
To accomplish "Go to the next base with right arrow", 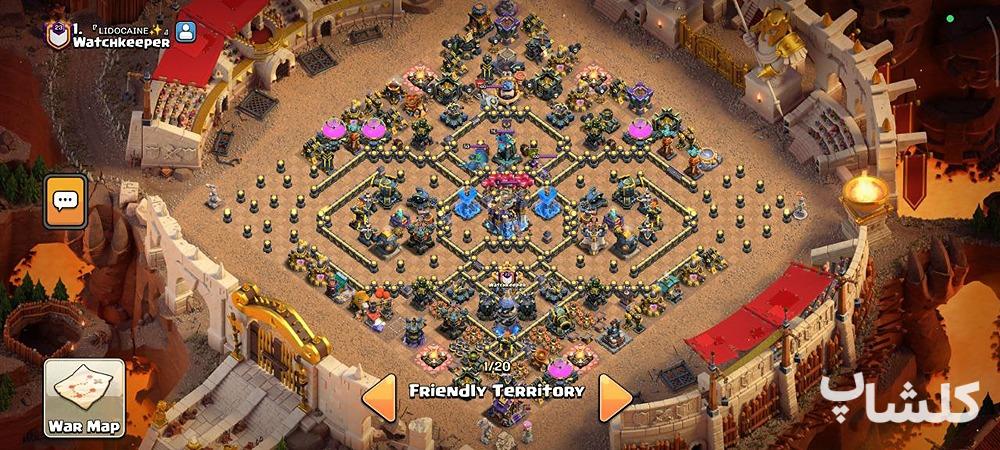I will coord(615,399).
